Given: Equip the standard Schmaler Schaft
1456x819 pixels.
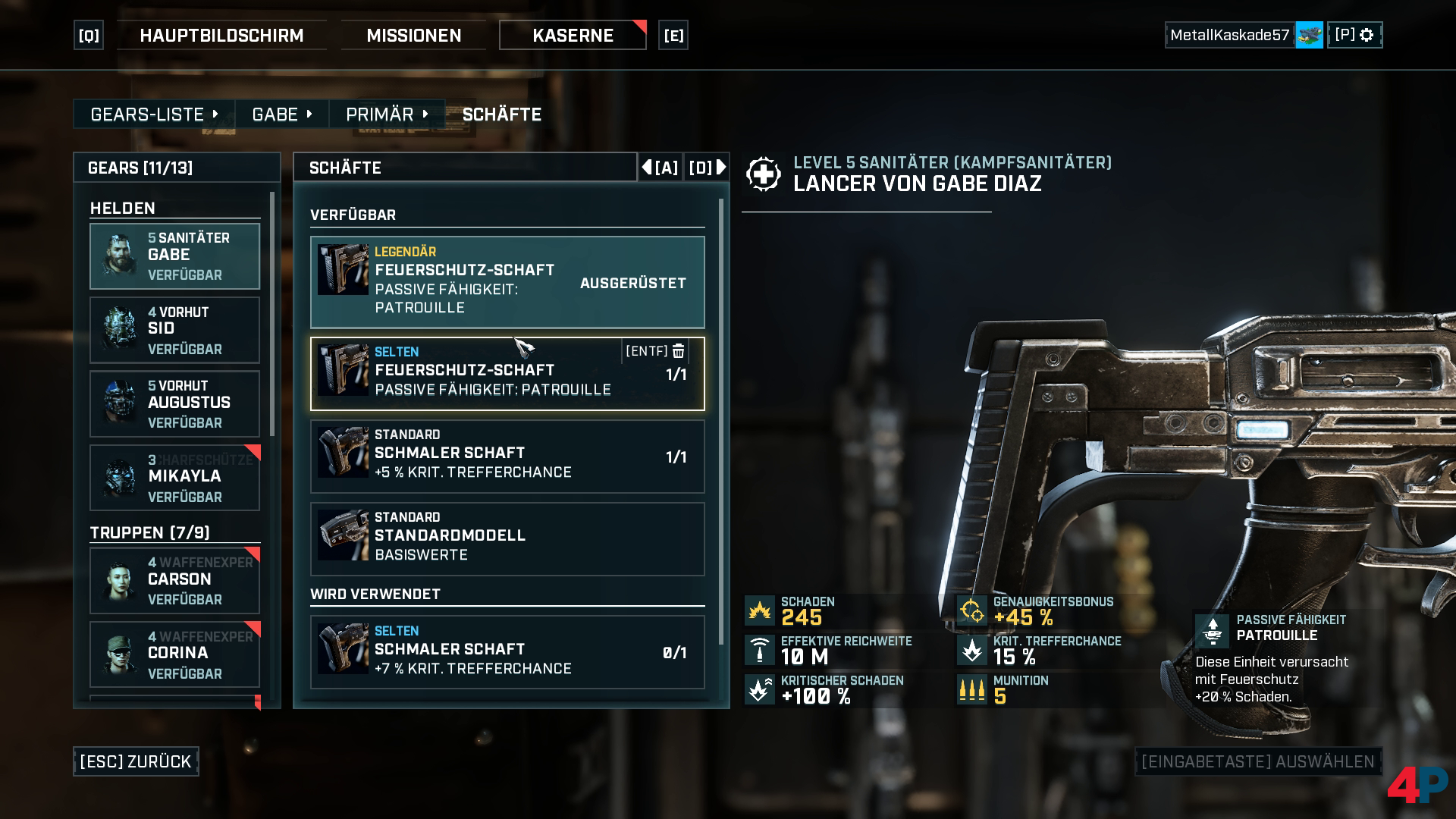Looking at the screenshot, I should (x=507, y=457).
